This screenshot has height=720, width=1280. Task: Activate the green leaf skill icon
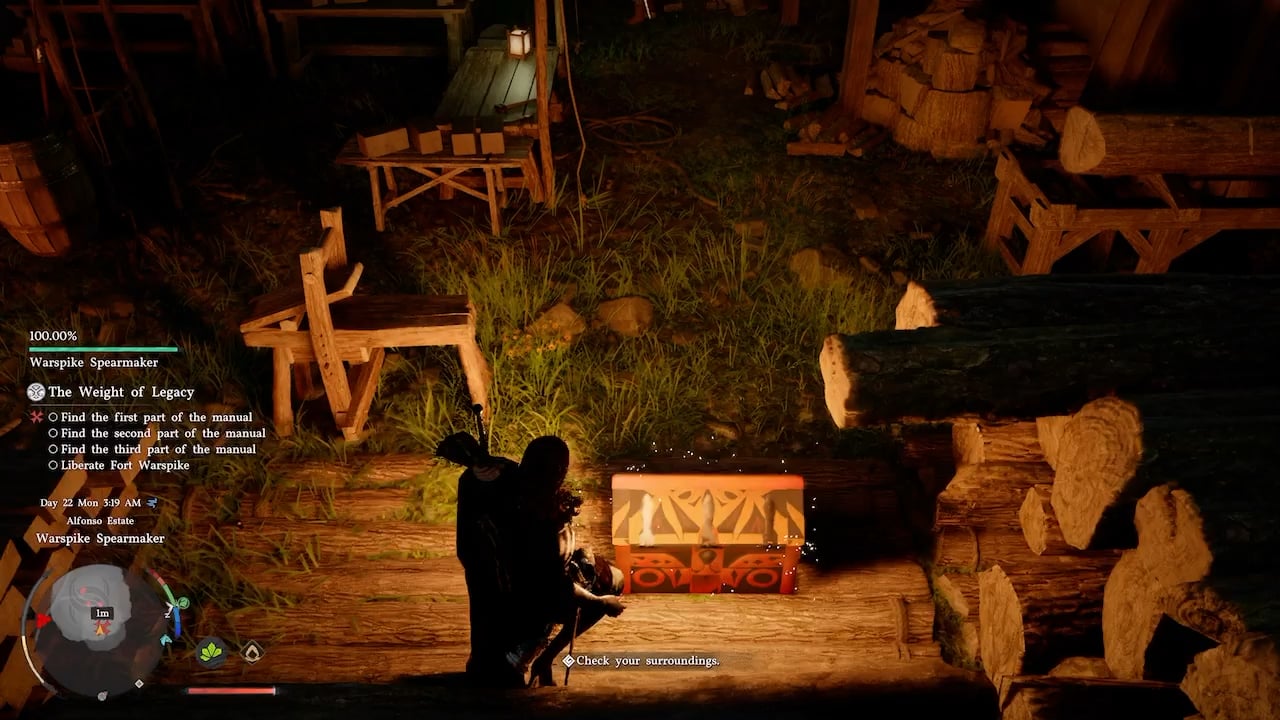[211, 652]
